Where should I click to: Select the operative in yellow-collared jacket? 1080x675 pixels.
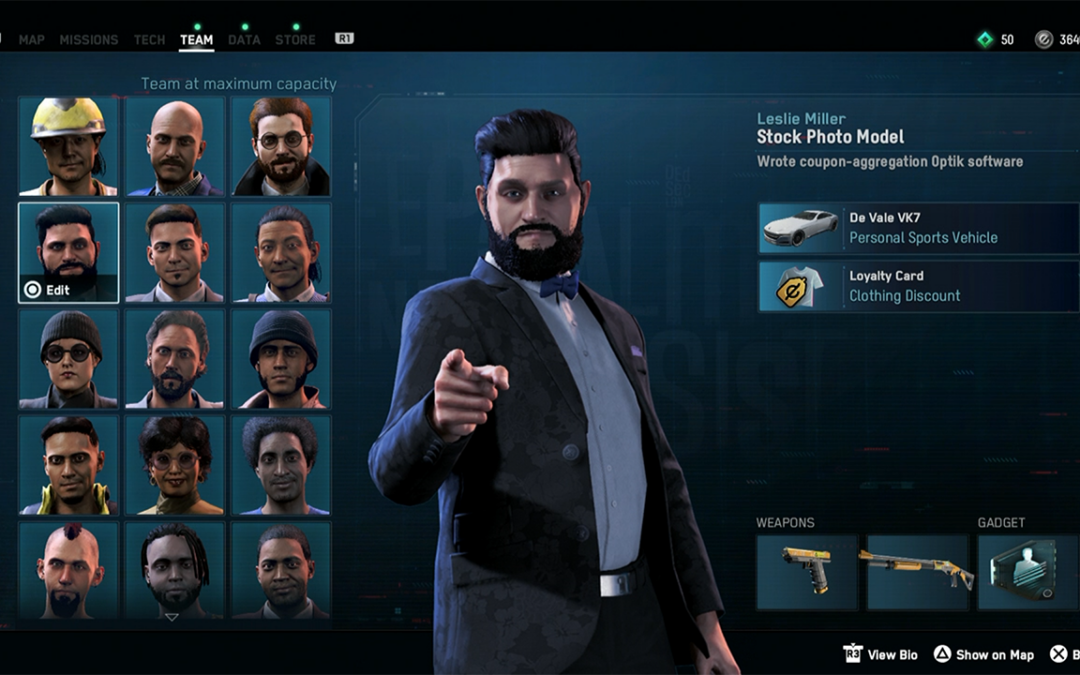pos(68,465)
